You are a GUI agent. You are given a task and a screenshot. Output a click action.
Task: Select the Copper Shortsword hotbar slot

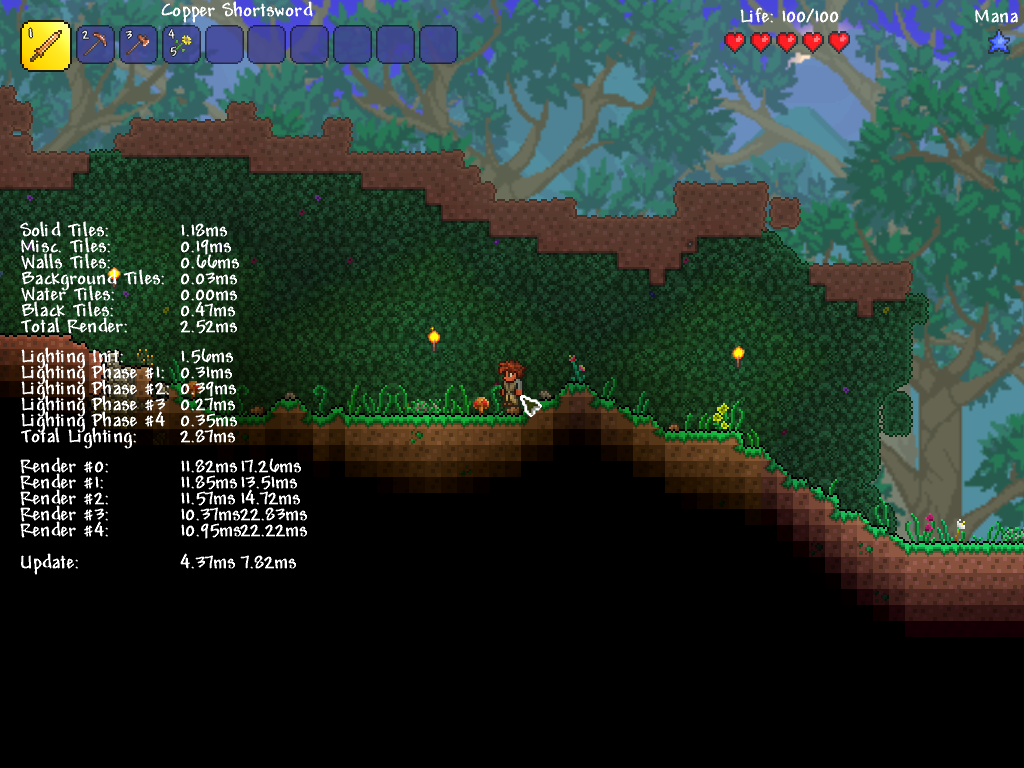(x=46, y=46)
